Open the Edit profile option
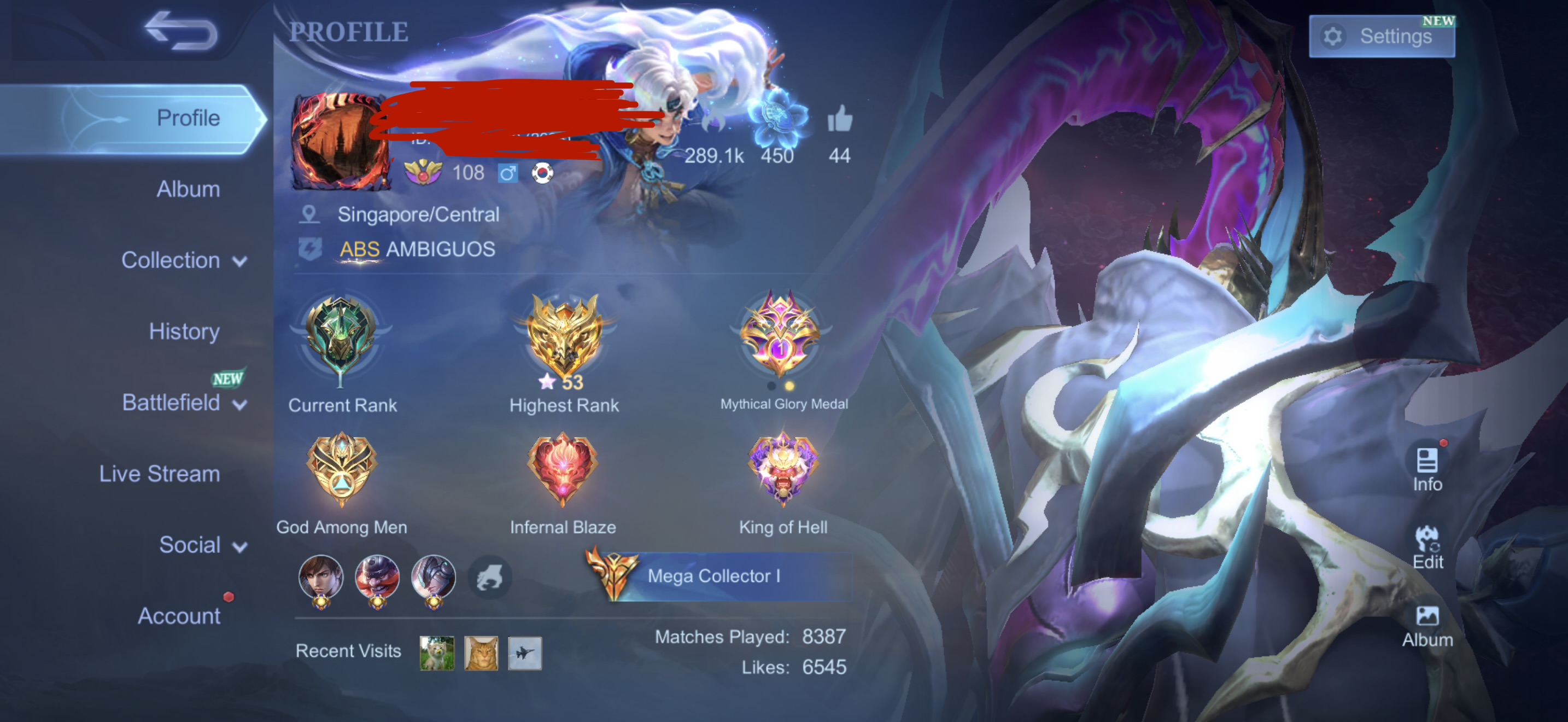This screenshot has width=1568, height=722. tap(1427, 546)
